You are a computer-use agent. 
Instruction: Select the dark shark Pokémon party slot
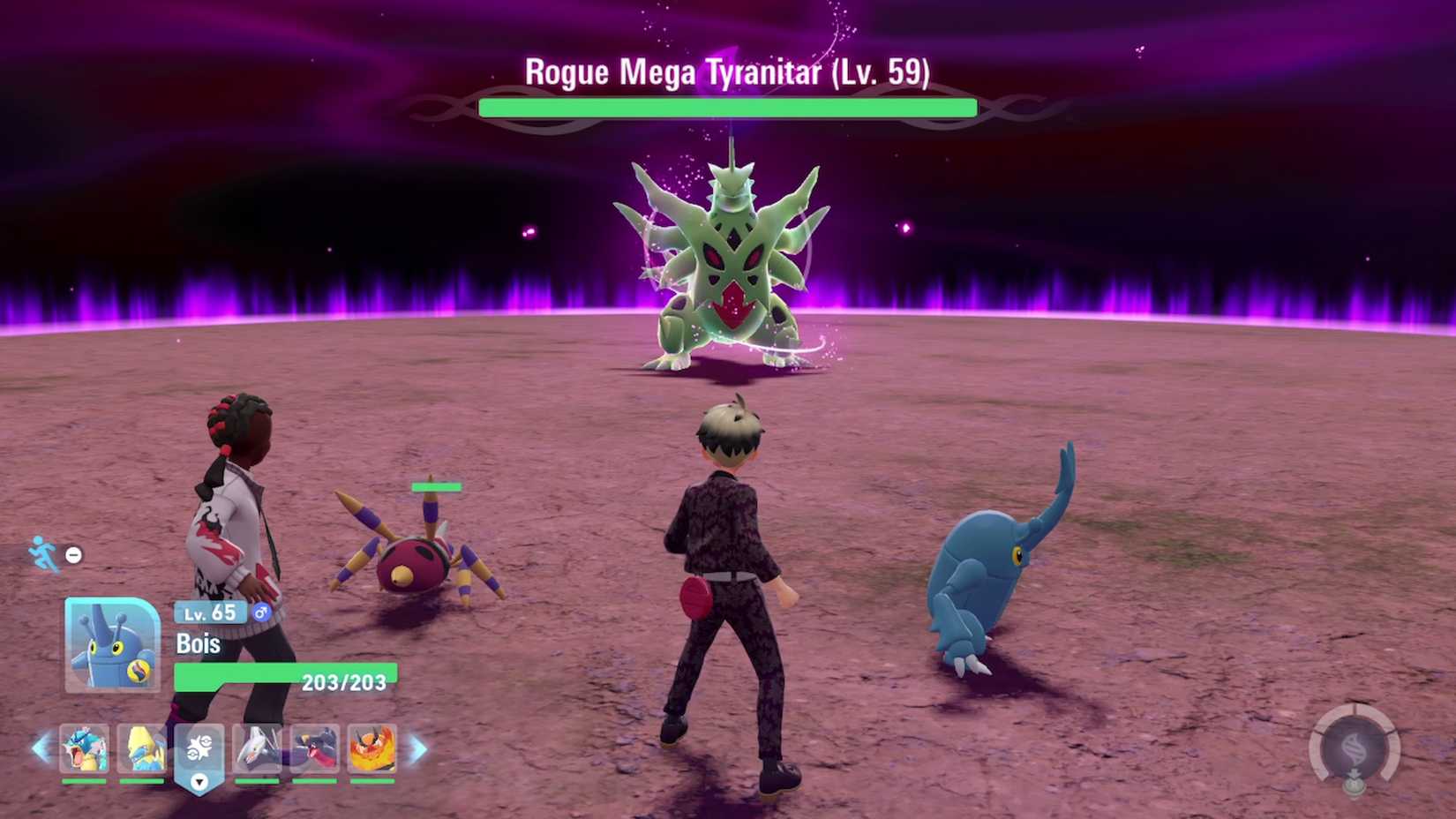(x=315, y=750)
